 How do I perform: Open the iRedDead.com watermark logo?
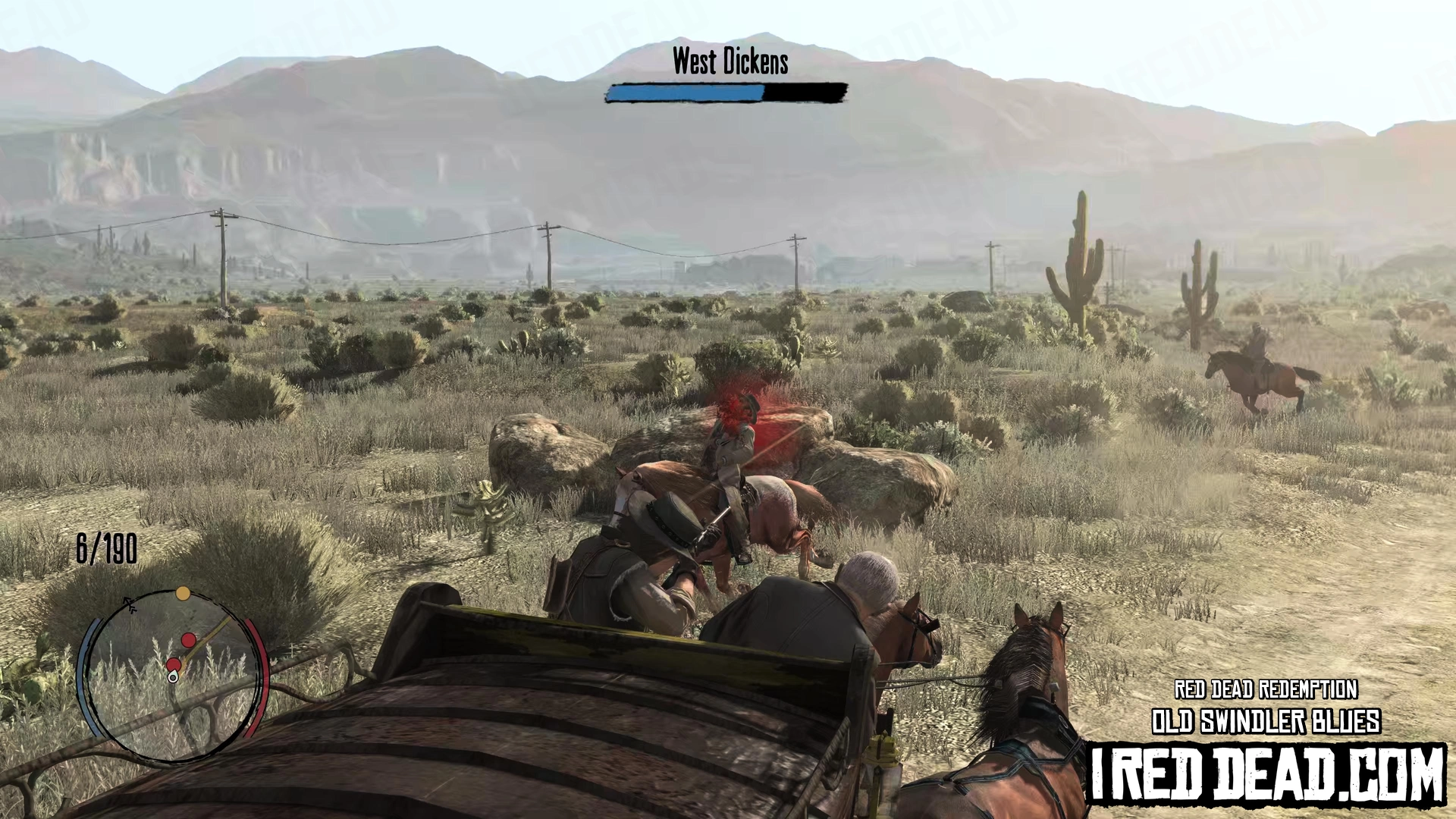coord(1267,773)
